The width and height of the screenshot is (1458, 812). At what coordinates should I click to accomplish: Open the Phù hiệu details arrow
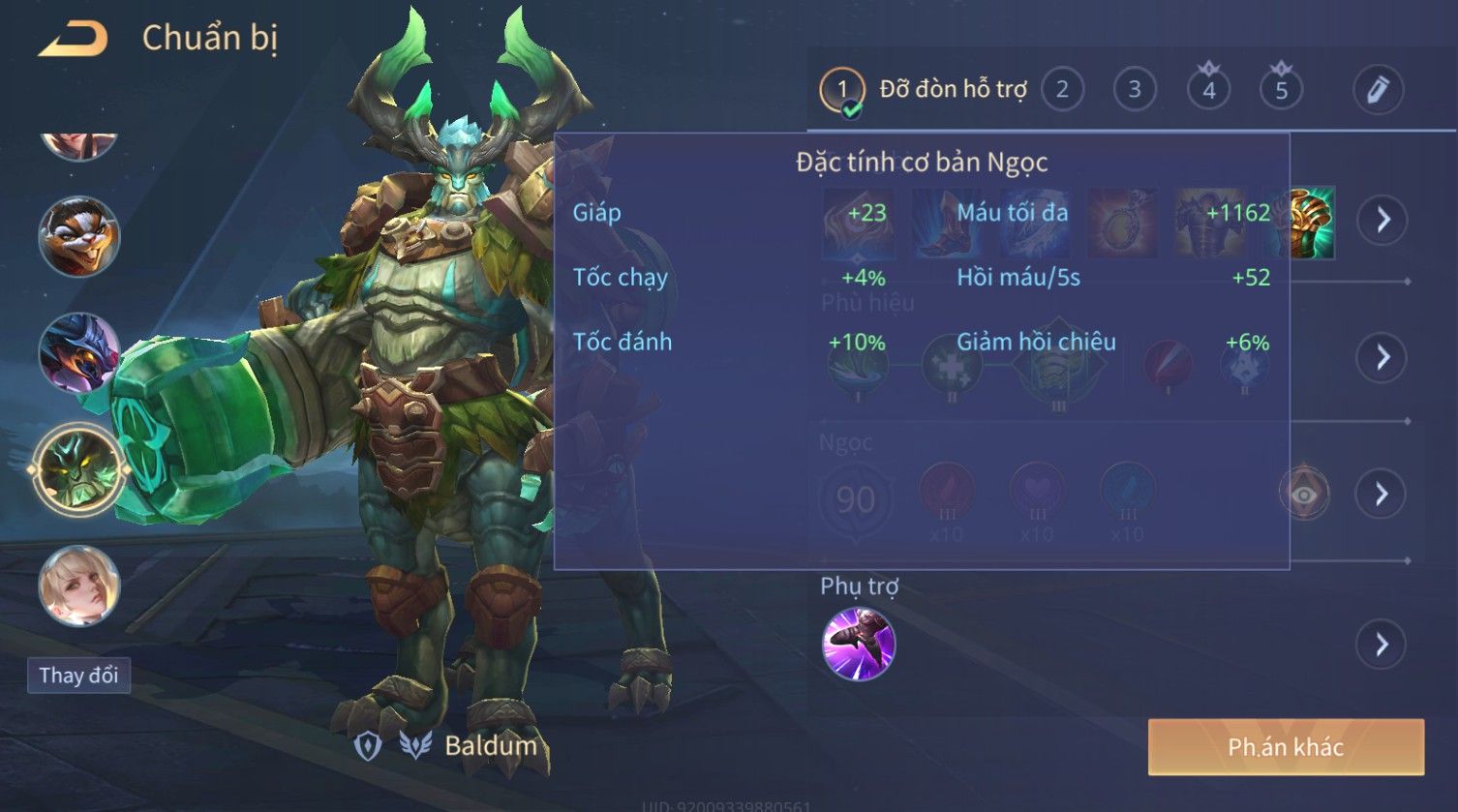(x=1382, y=357)
